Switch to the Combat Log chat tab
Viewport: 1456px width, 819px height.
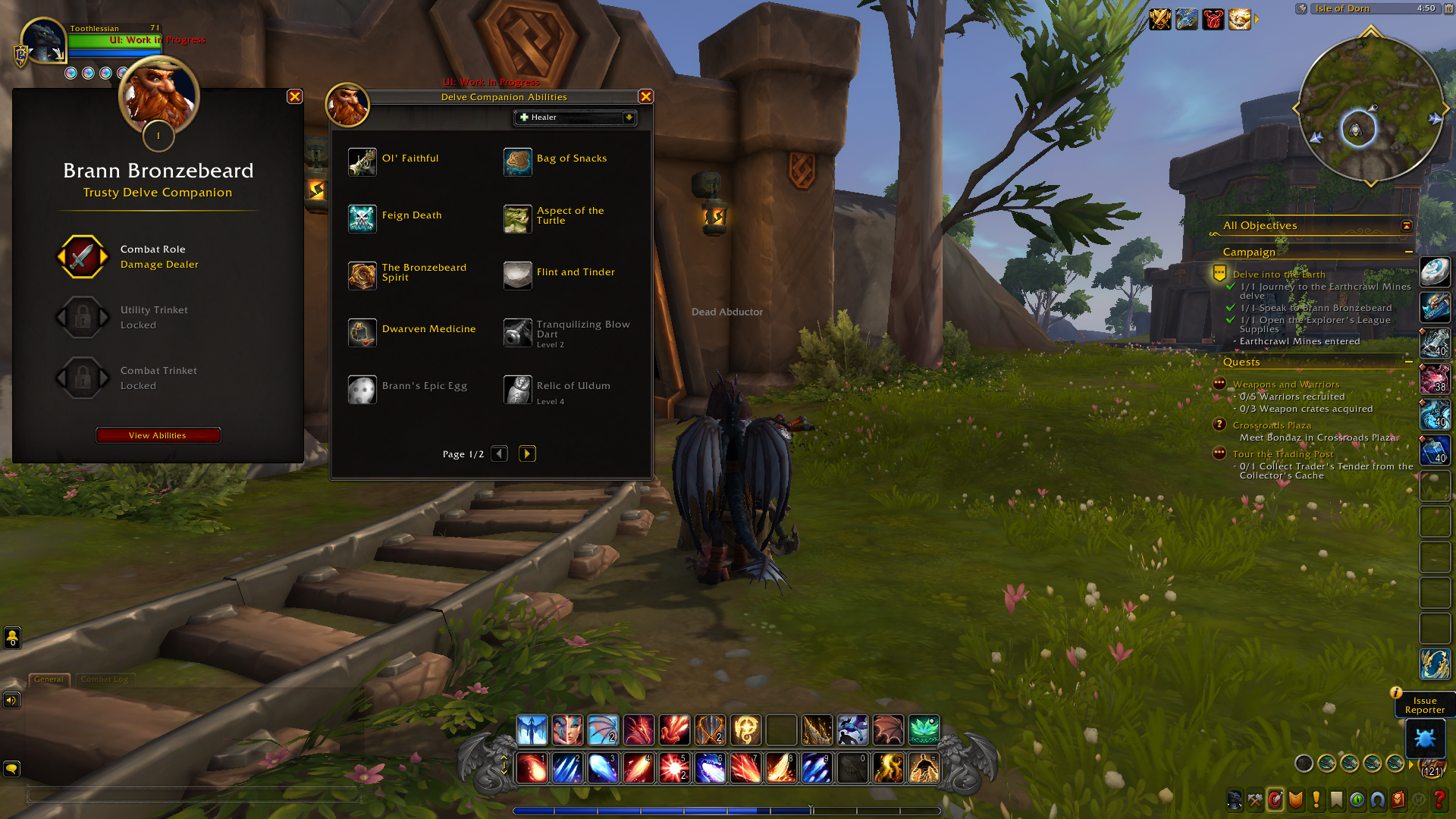coord(105,679)
